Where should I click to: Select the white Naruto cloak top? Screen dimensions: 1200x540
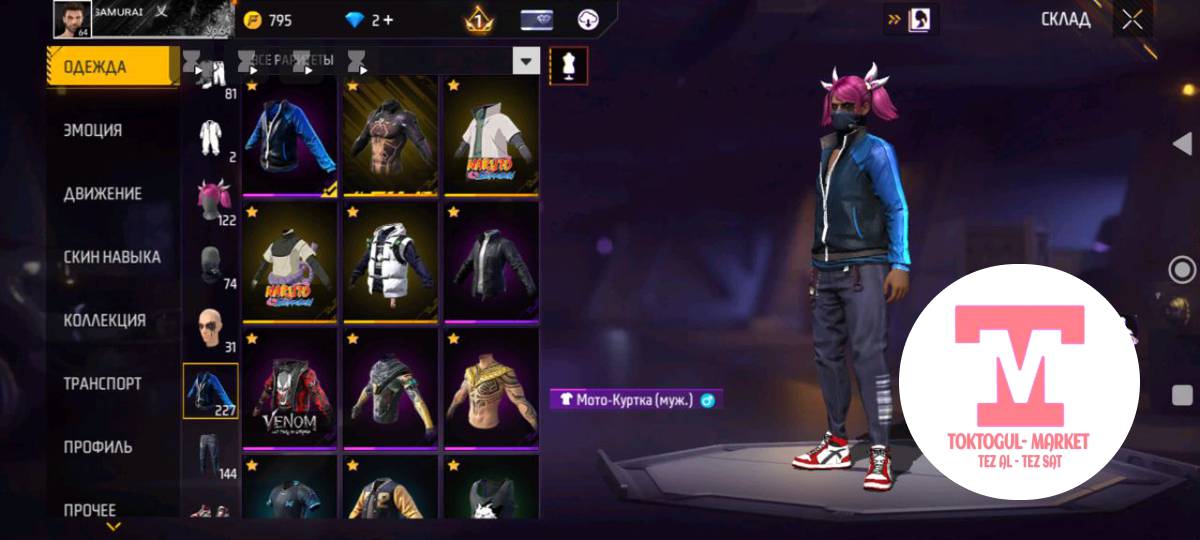pos(491,137)
